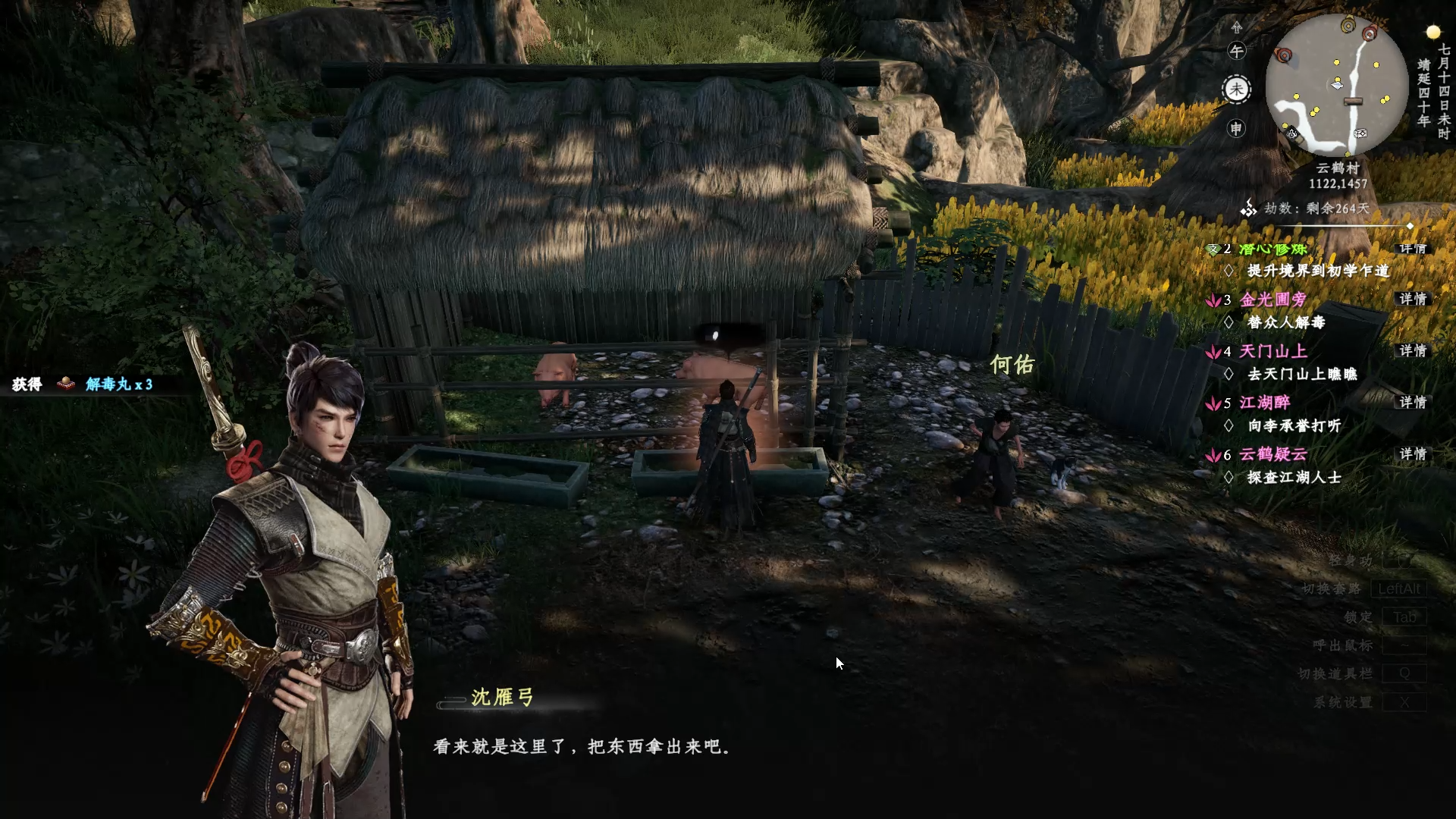Open 详情 for the 金光圃旁 quest
Viewport: 1456px width, 819px height.
[1413, 300]
